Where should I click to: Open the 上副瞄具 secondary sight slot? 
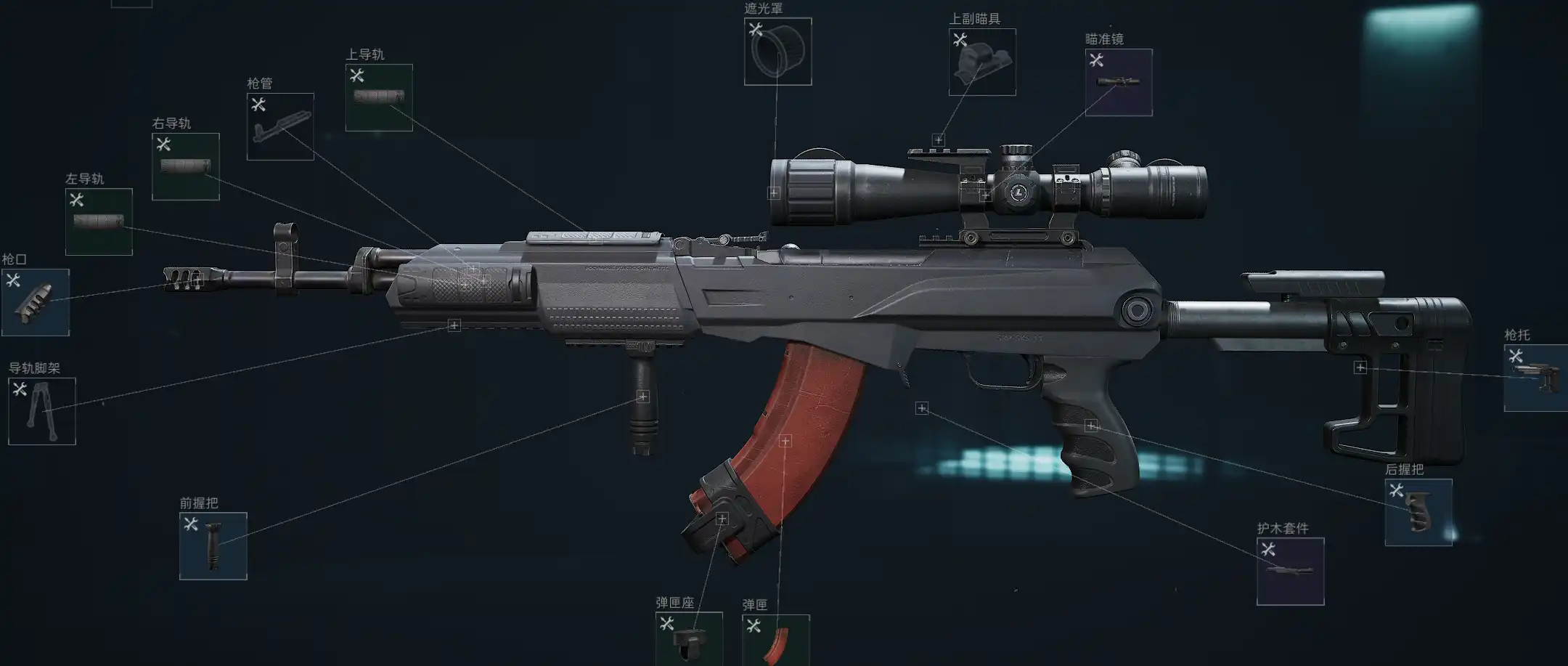(982, 62)
